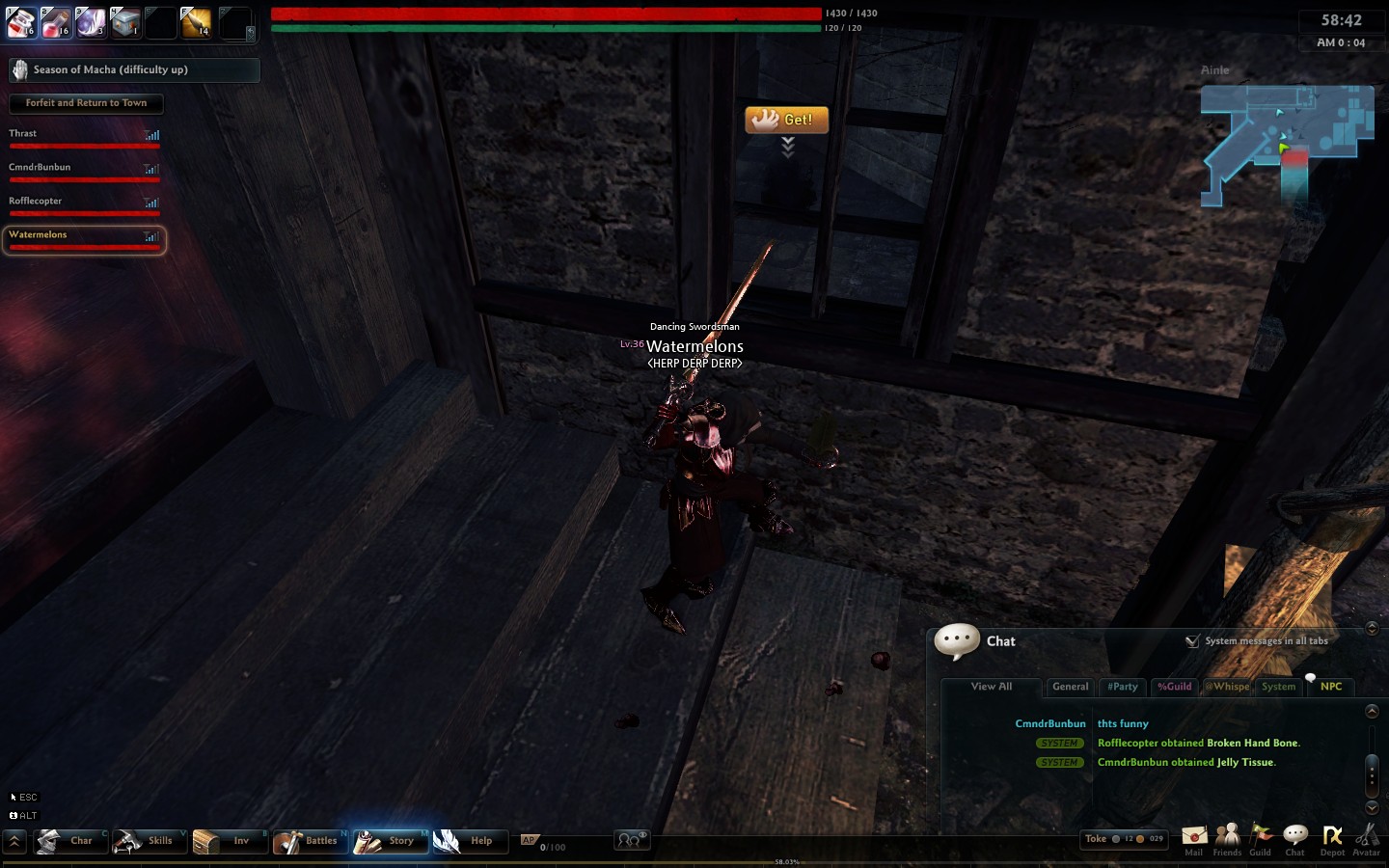Click Forfeit and Return to Town
Viewport: 1389px width, 868px height.
click(x=86, y=103)
